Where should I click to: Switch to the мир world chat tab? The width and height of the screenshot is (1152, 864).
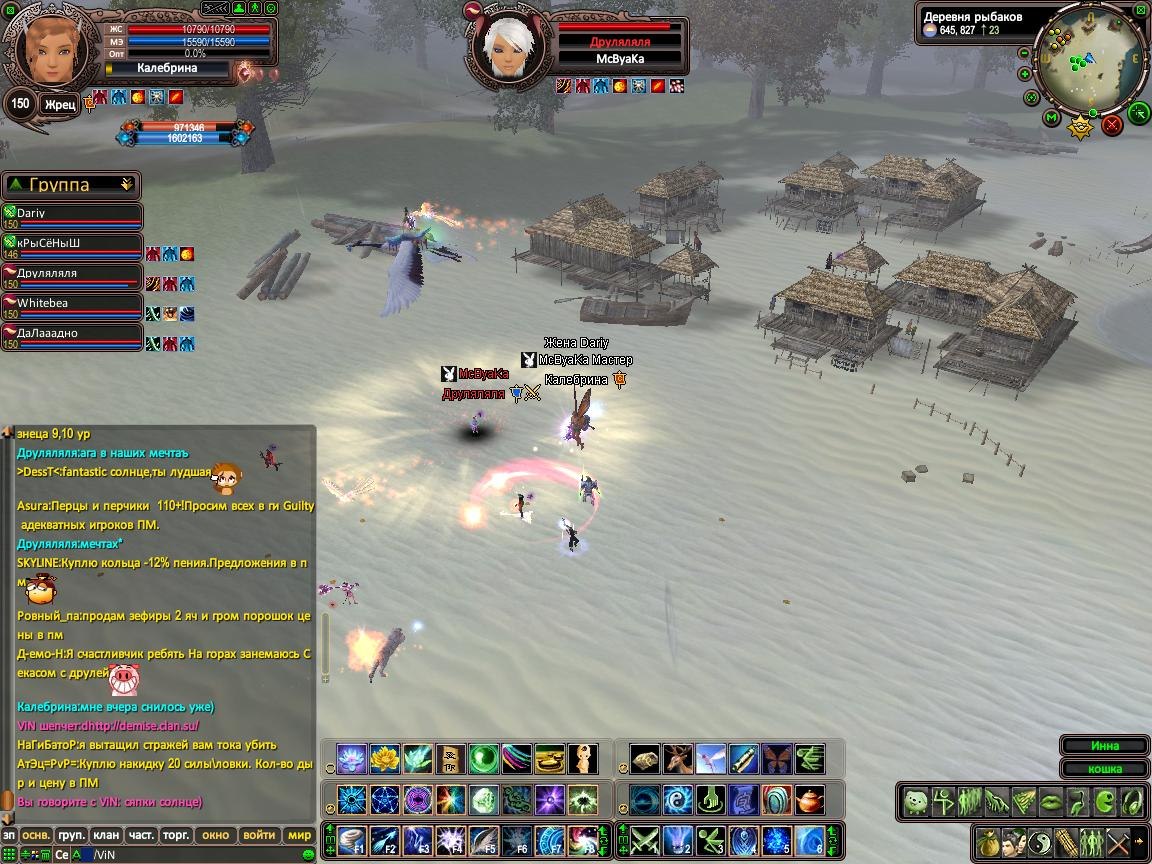click(299, 835)
